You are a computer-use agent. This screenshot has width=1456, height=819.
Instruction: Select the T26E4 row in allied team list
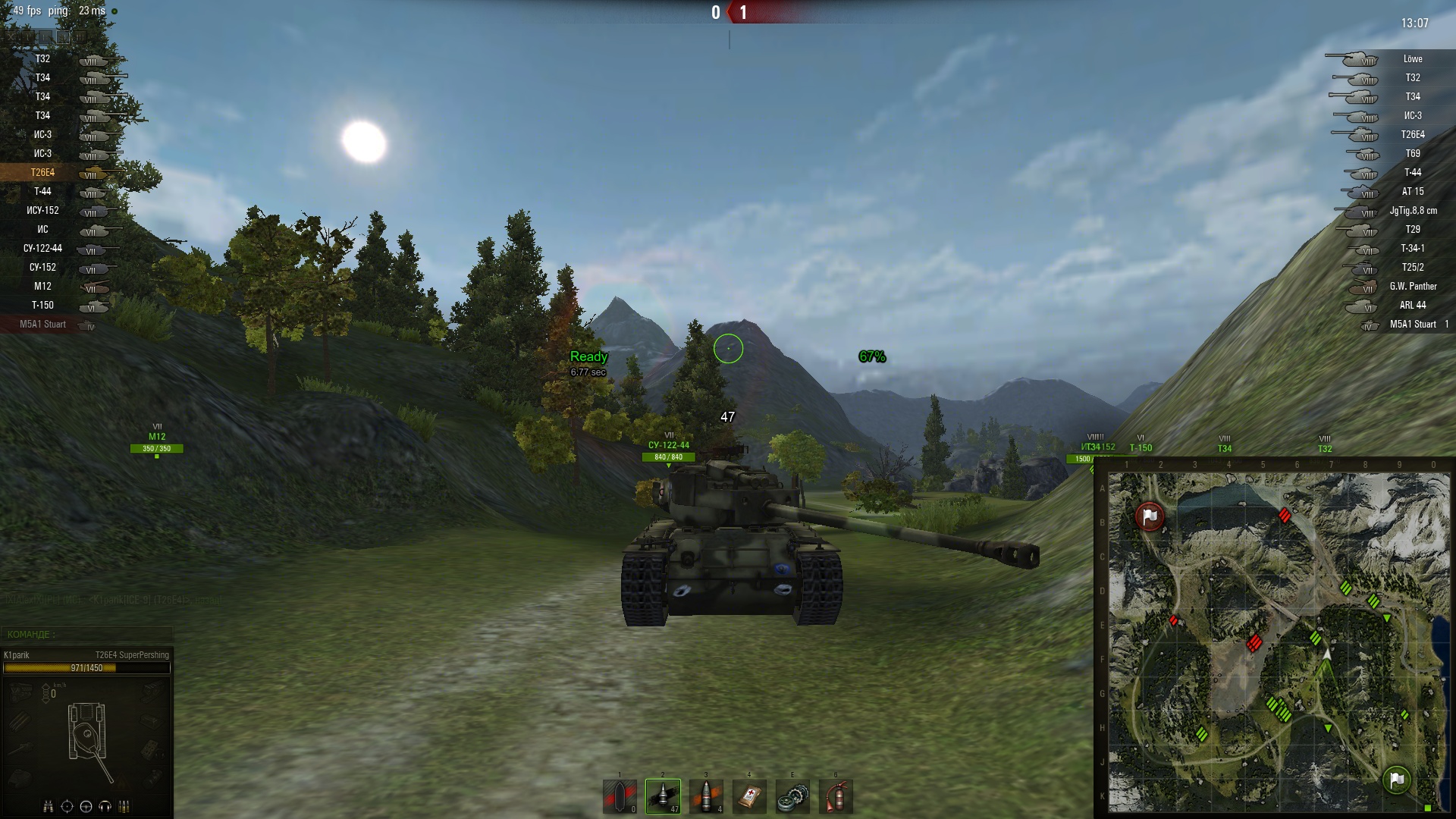[43, 173]
